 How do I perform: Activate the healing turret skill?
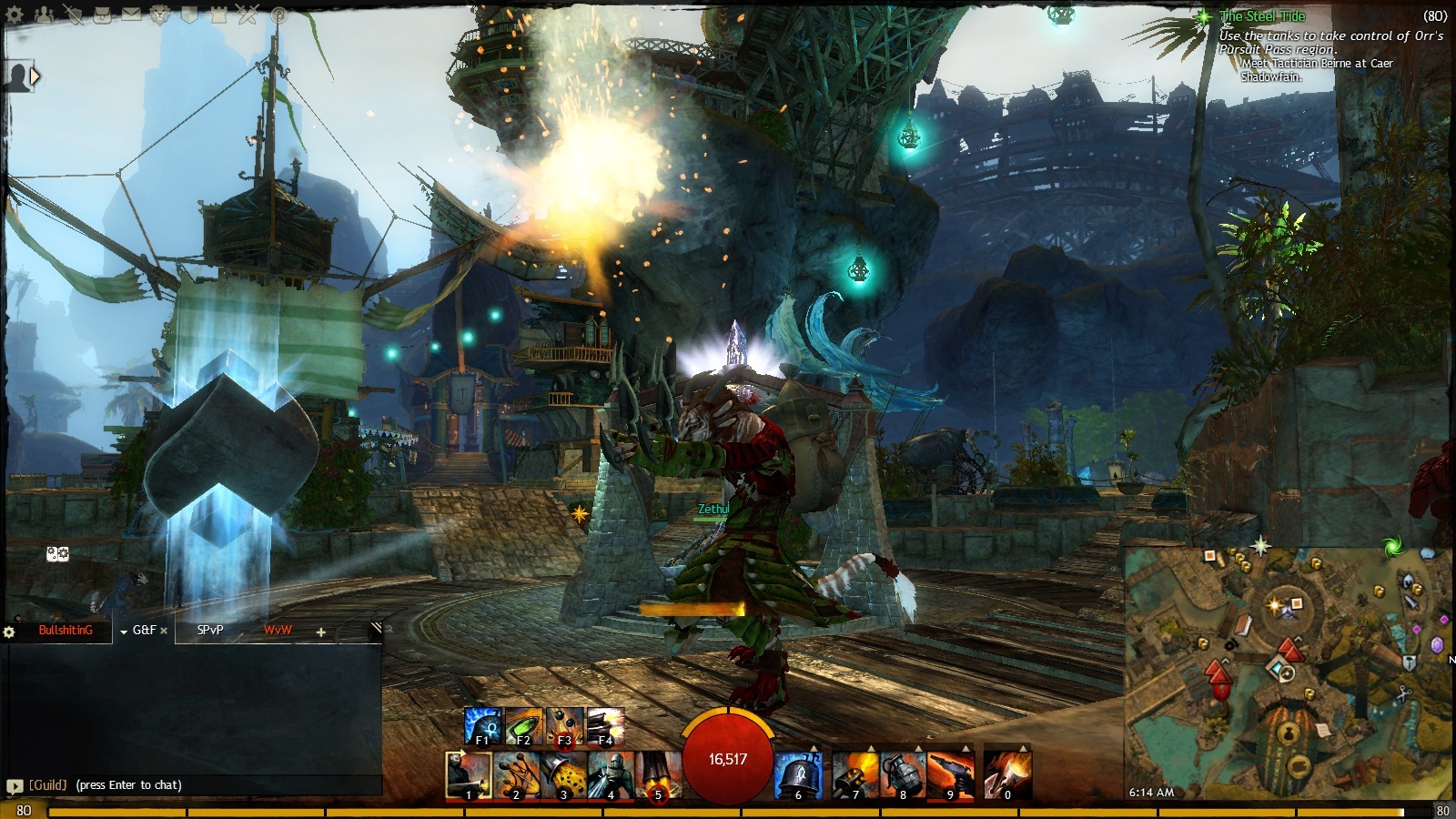[798, 775]
